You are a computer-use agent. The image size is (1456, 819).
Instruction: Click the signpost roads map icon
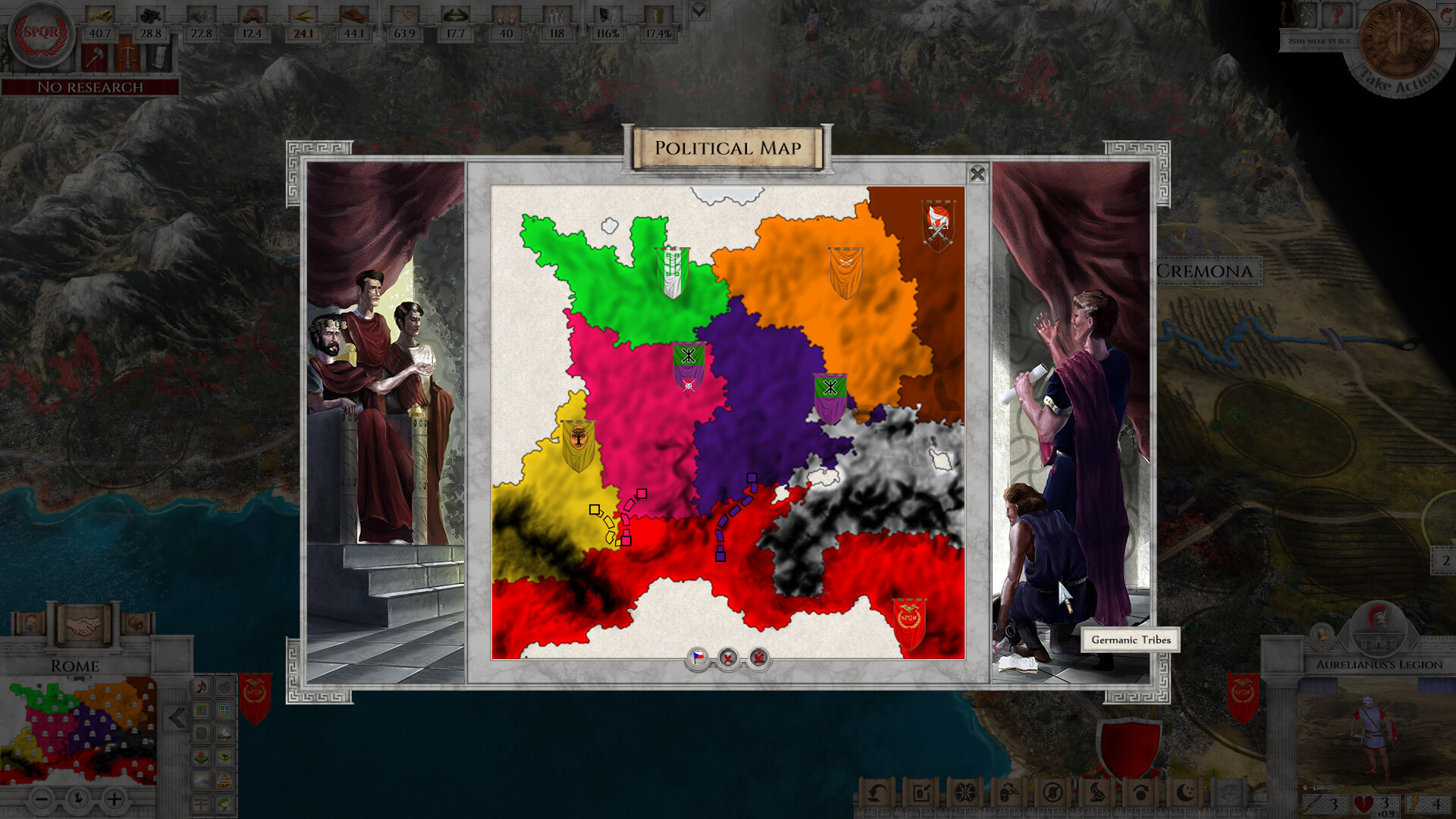[x=201, y=804]
